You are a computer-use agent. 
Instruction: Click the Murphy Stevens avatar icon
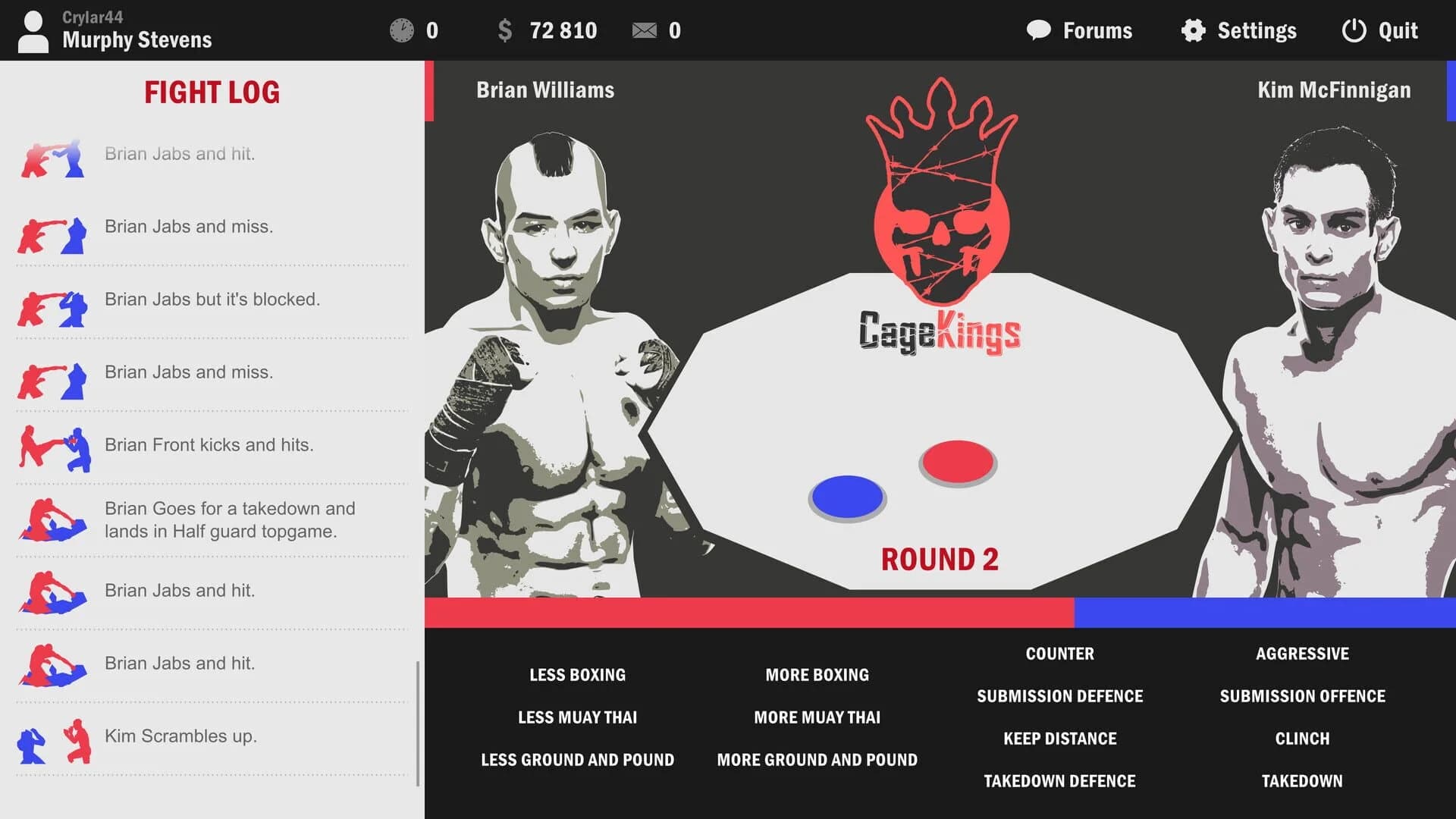[x=32, y=30]
